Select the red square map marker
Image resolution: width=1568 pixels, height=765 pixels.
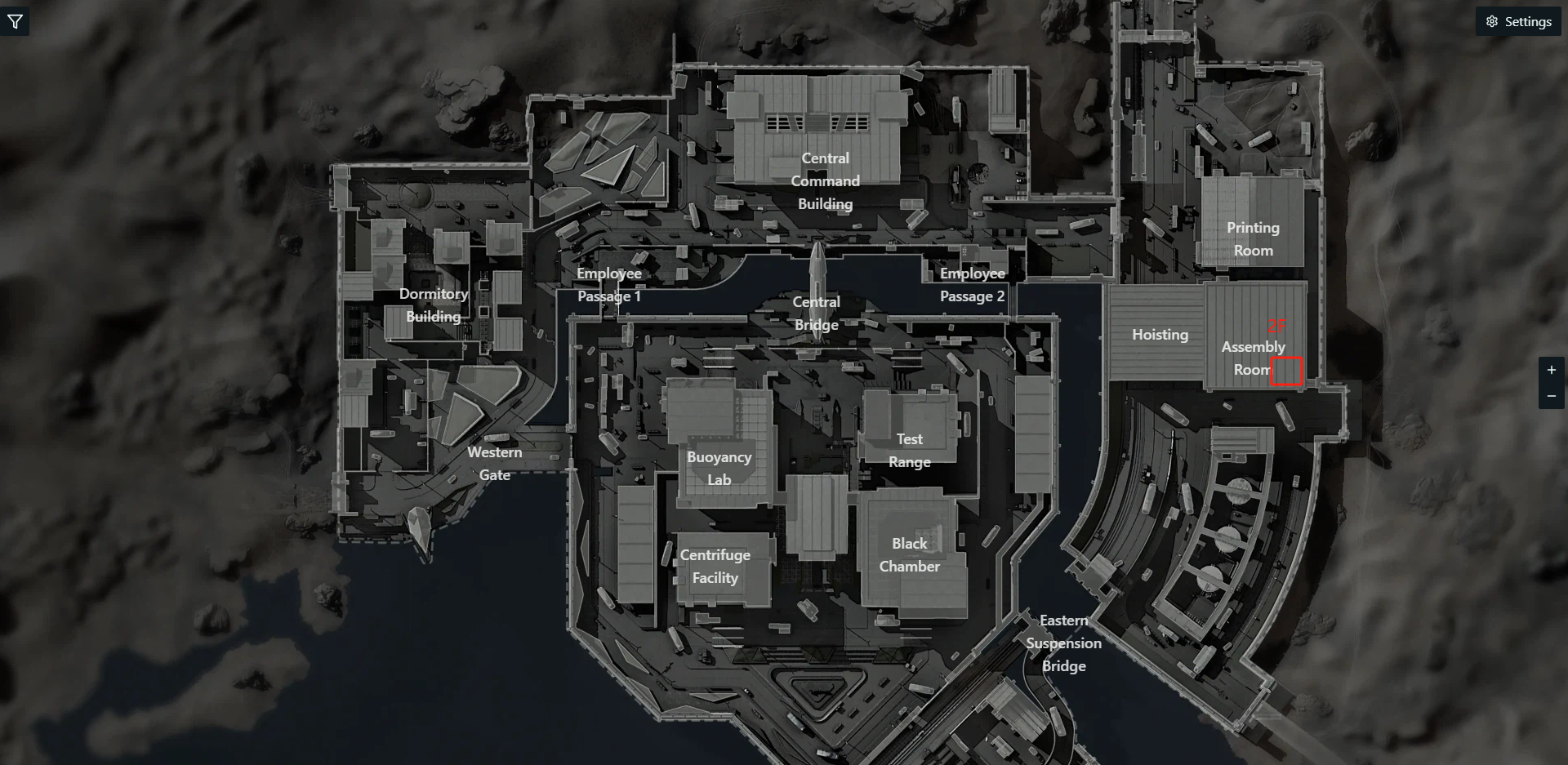(1286, 371)
